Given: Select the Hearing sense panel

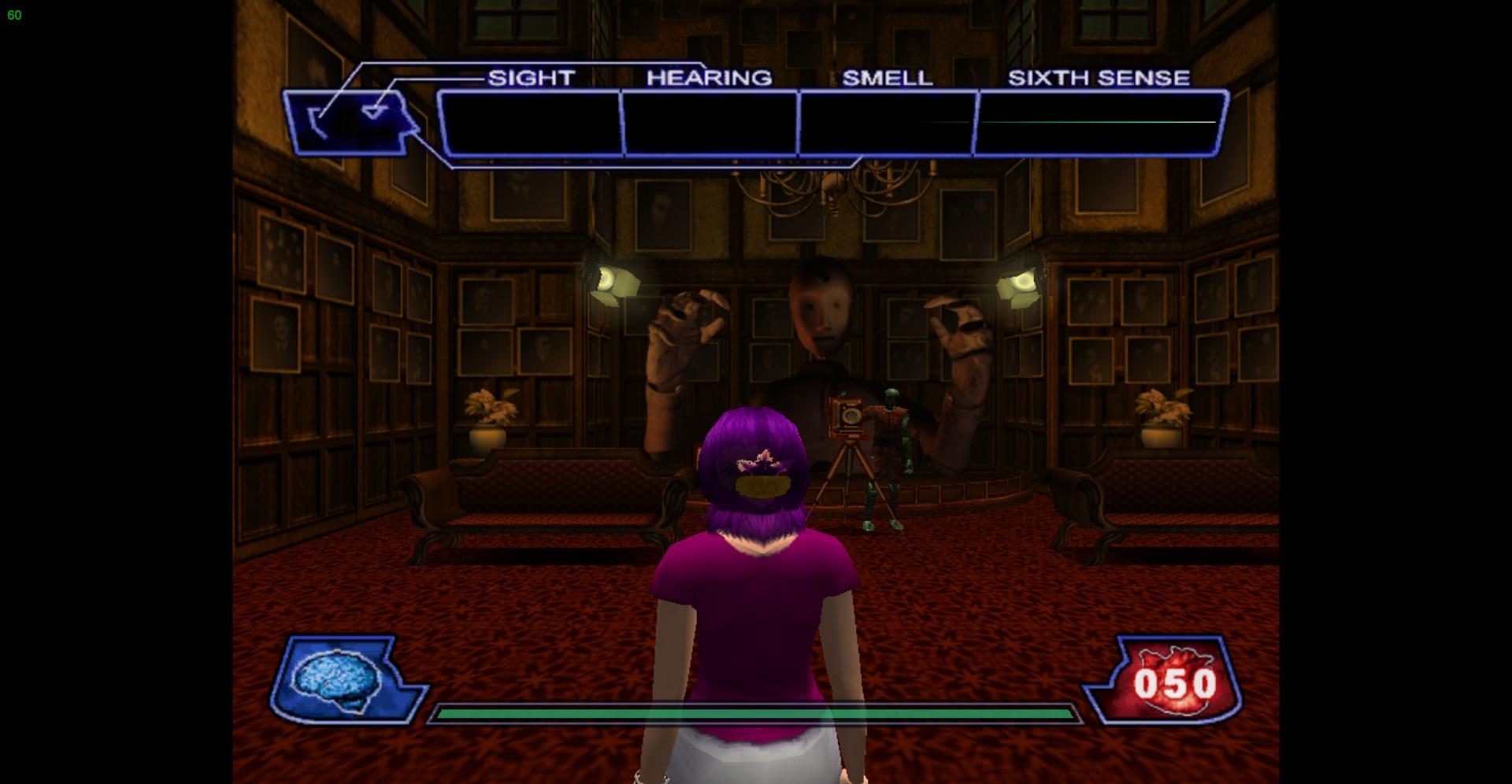Looking at the screenshot, I should (x=710, y=123).
